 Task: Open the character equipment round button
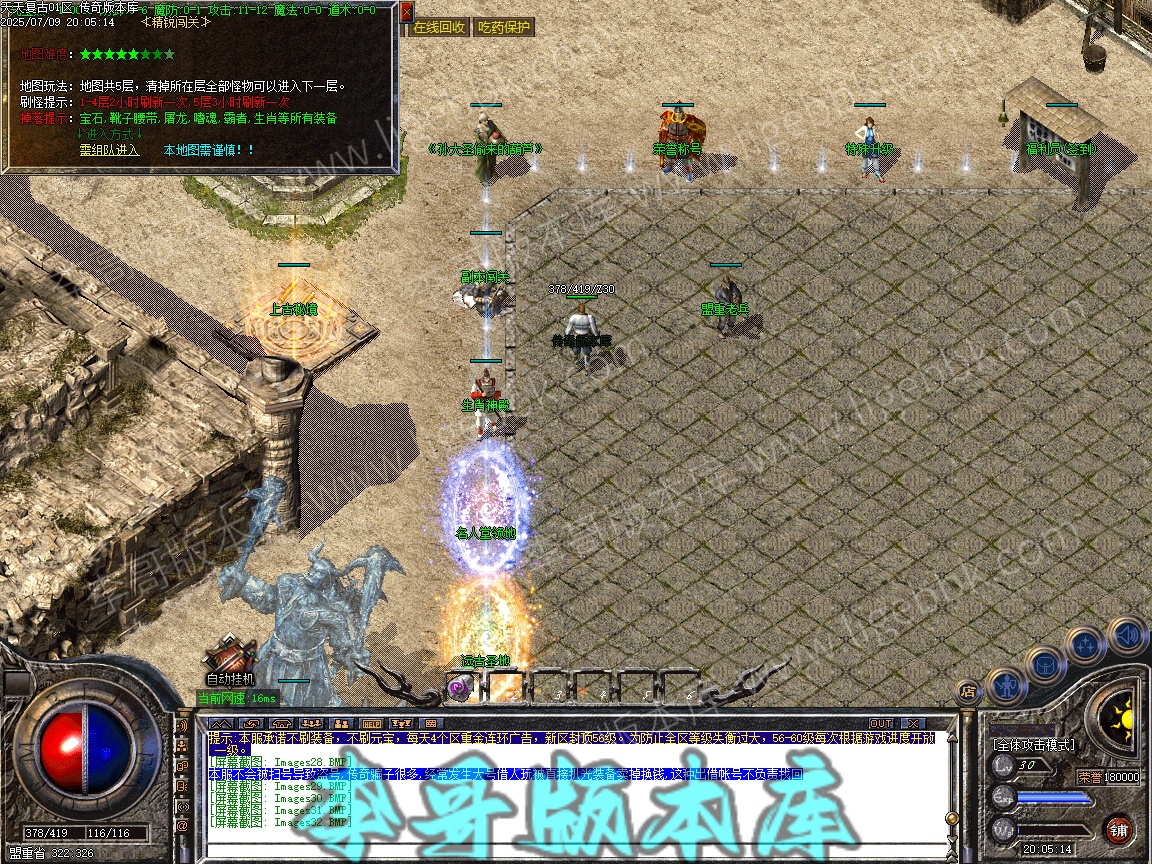point(1006,684)
